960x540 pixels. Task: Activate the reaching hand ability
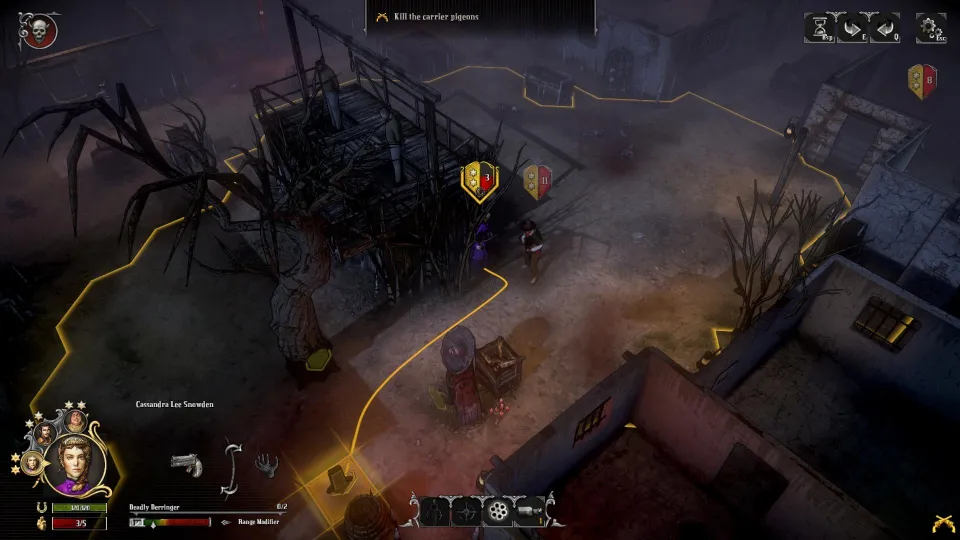[265, 464]
